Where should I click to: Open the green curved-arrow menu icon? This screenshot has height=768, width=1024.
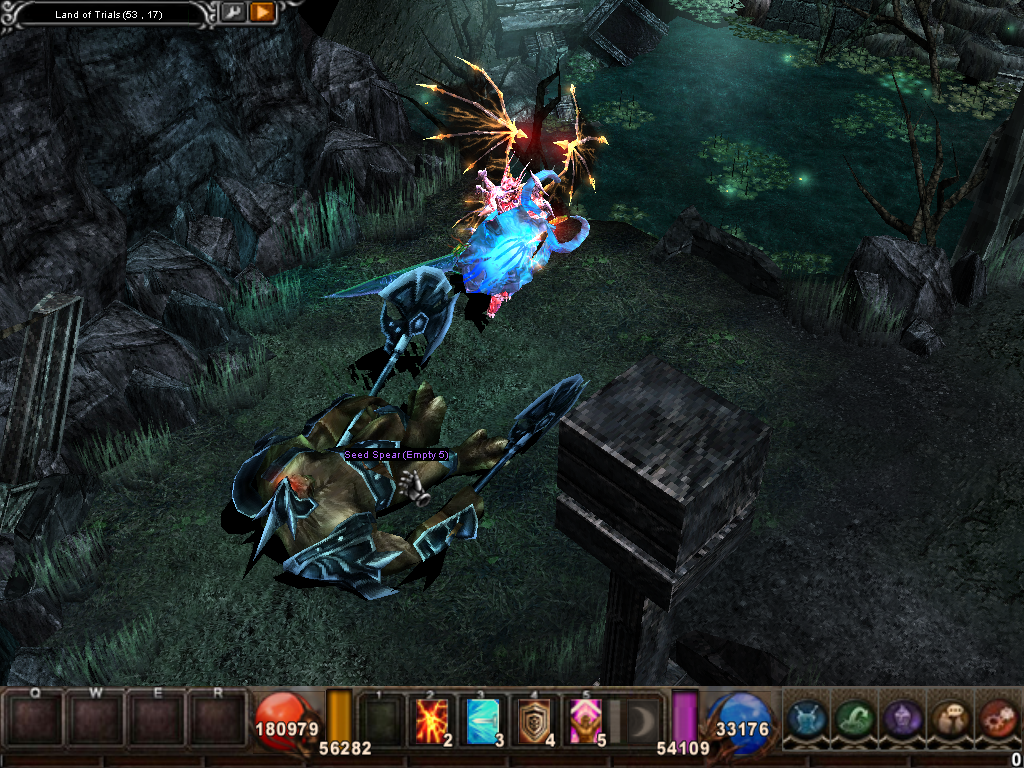853,718
